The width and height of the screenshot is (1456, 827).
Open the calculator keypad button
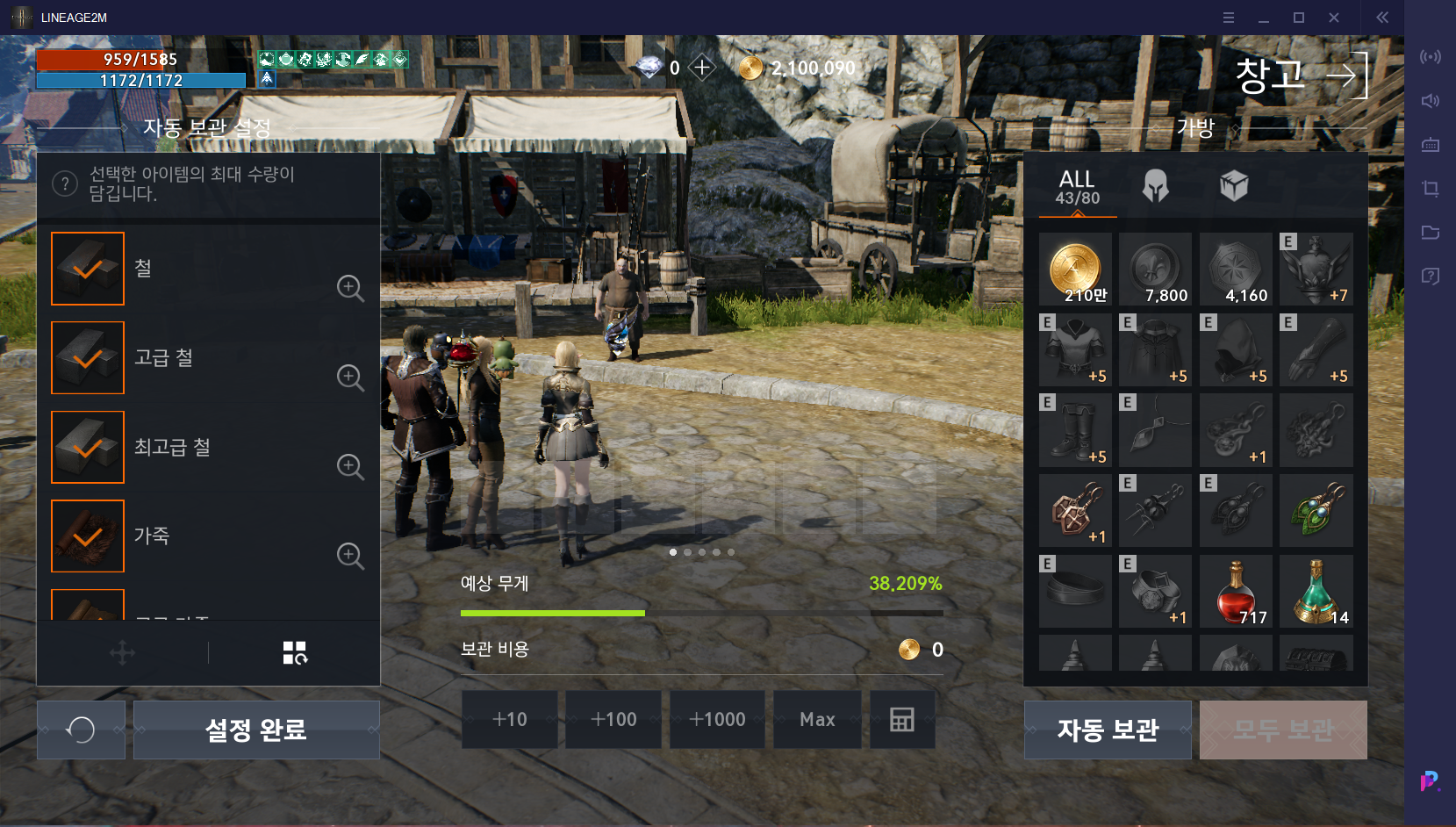(x=902, y=720)
